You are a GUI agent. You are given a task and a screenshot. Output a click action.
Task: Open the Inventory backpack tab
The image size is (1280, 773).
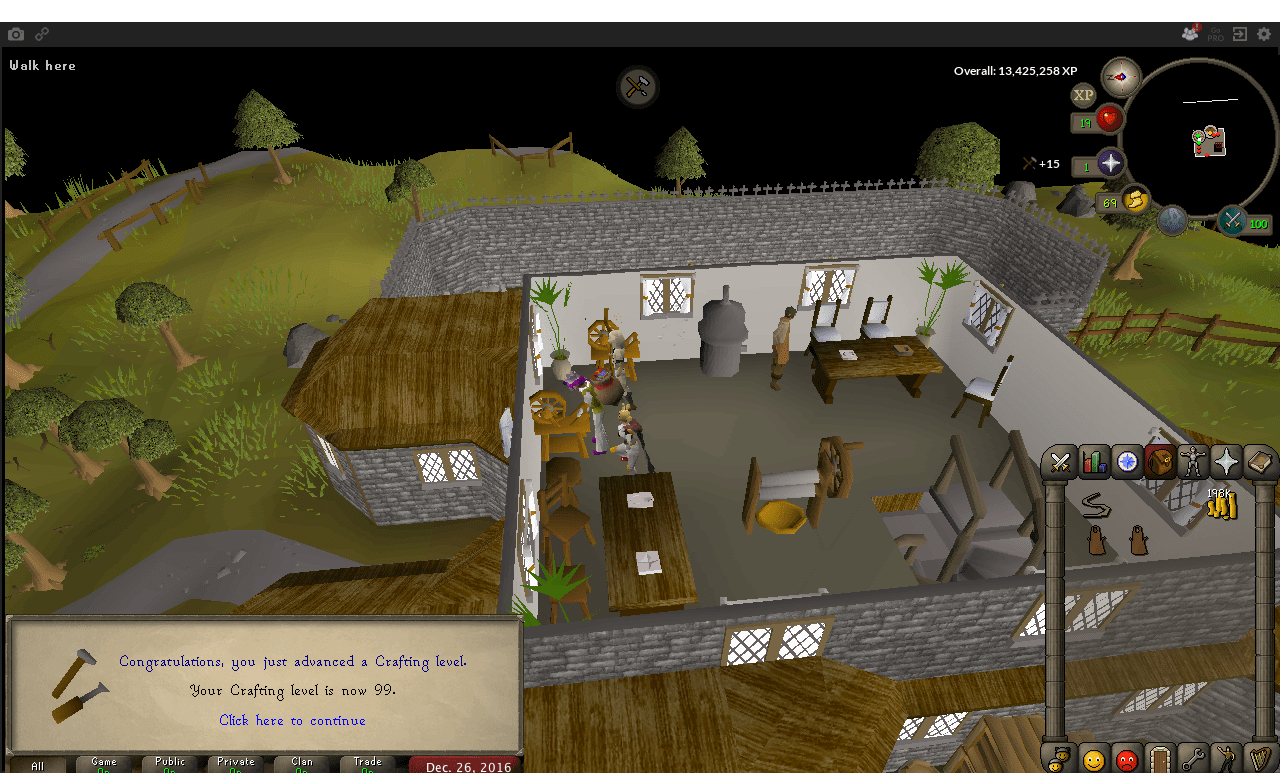1162,461
